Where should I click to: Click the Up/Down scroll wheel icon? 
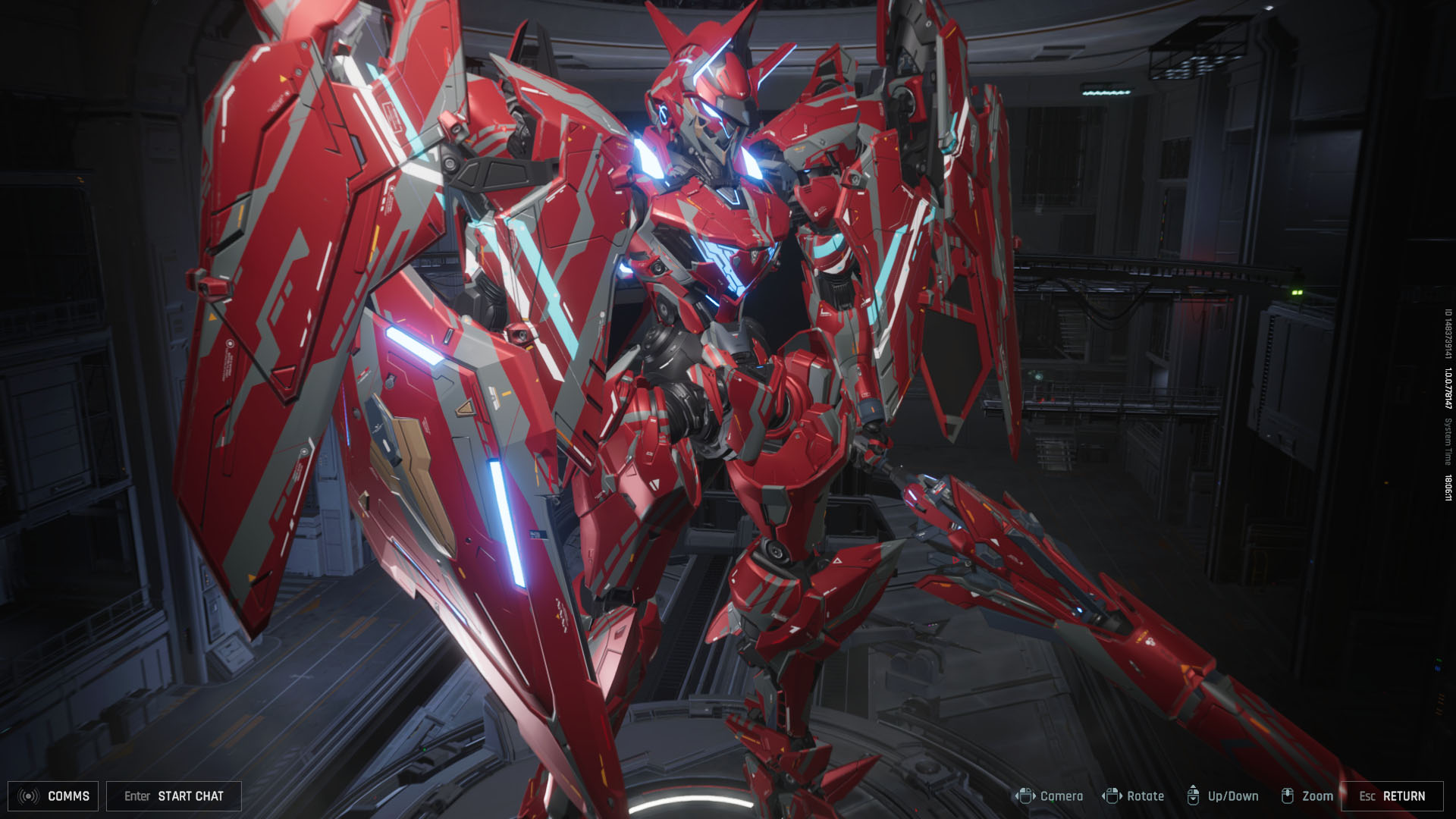tap(1194, 796)
